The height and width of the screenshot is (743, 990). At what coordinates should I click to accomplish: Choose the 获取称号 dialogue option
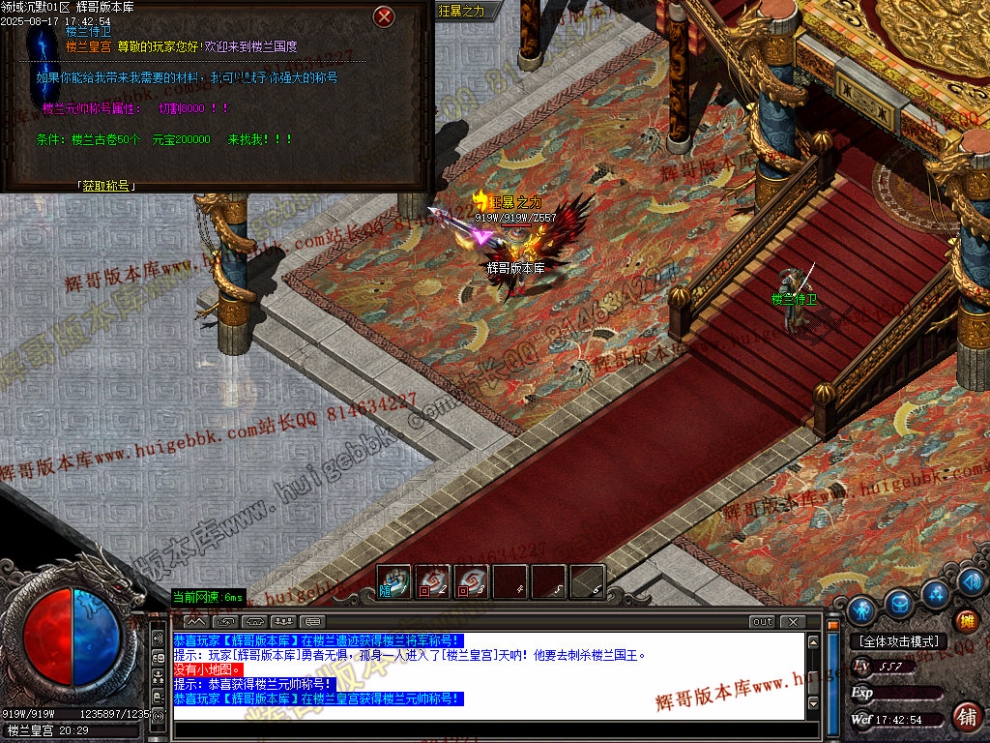coord(105,185)
